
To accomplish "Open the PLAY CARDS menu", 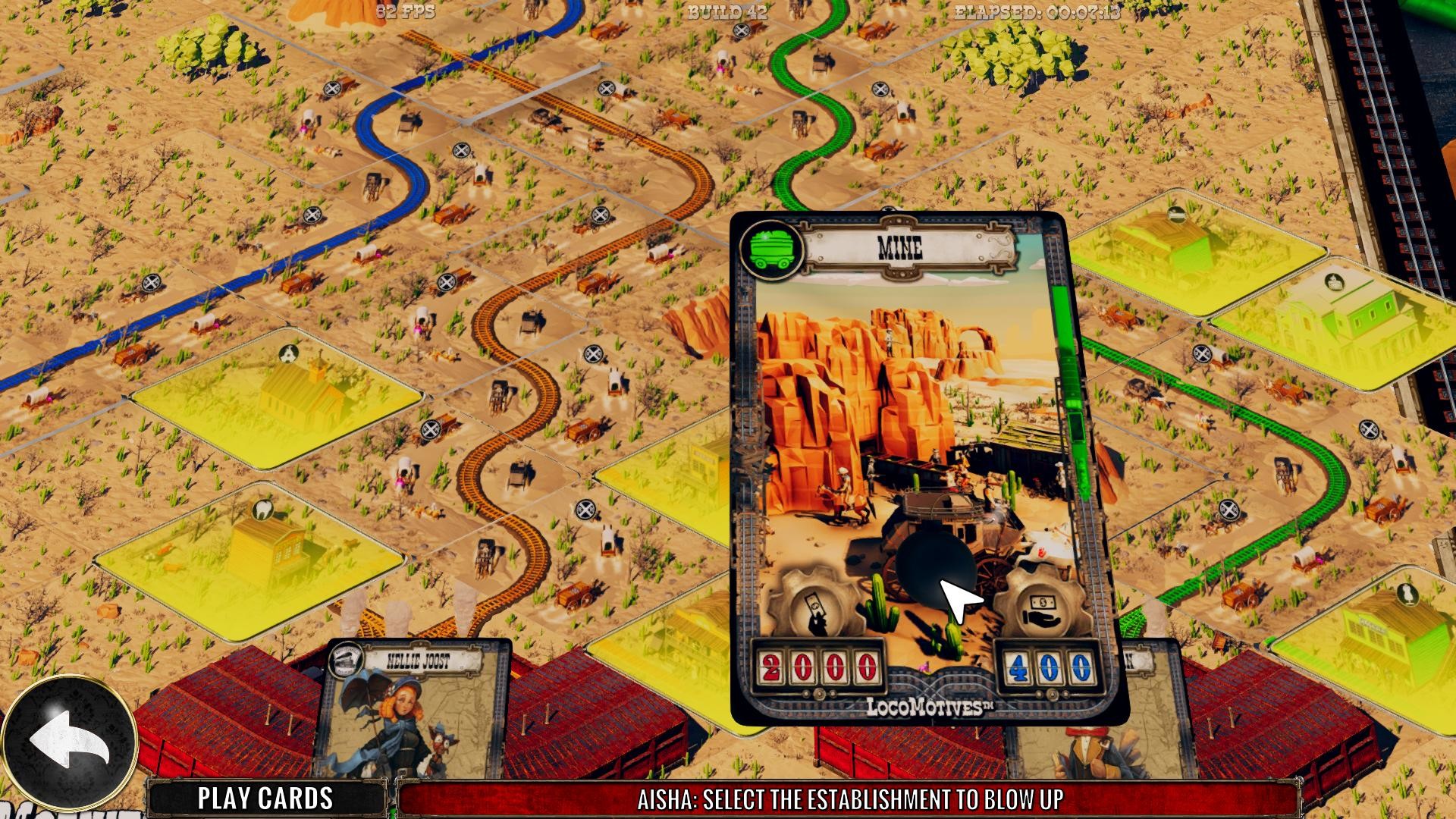I will pyautogui.click(x=265, y=797).
